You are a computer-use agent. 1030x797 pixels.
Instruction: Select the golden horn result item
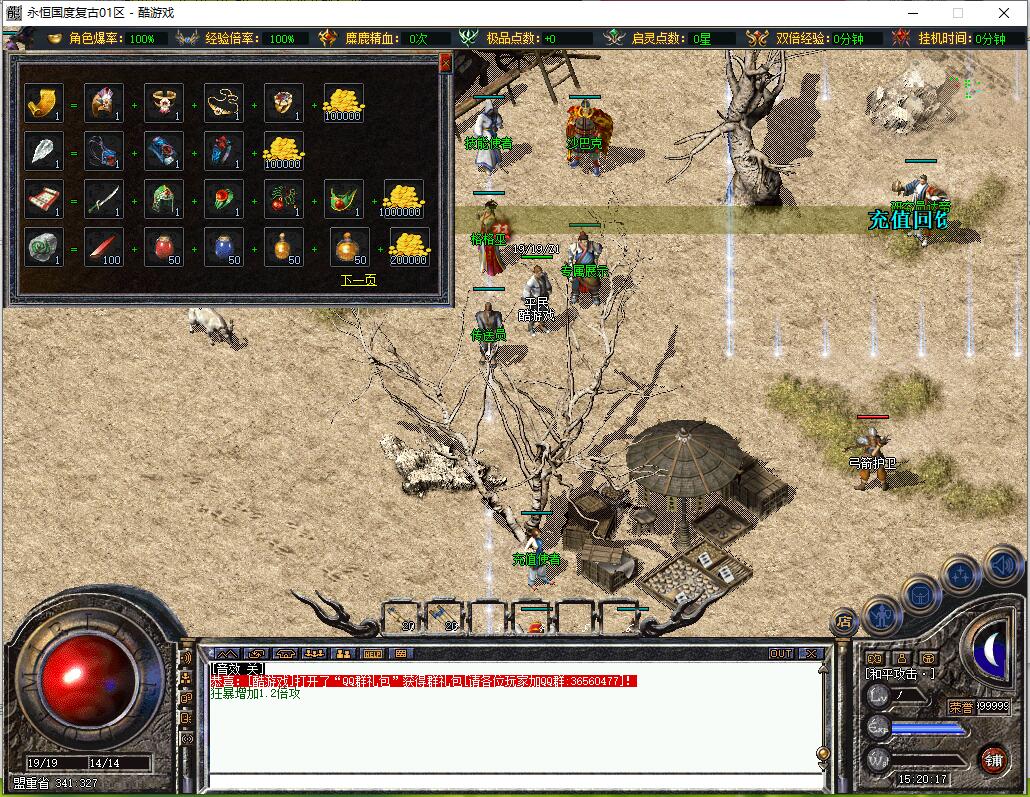(44, 103)
